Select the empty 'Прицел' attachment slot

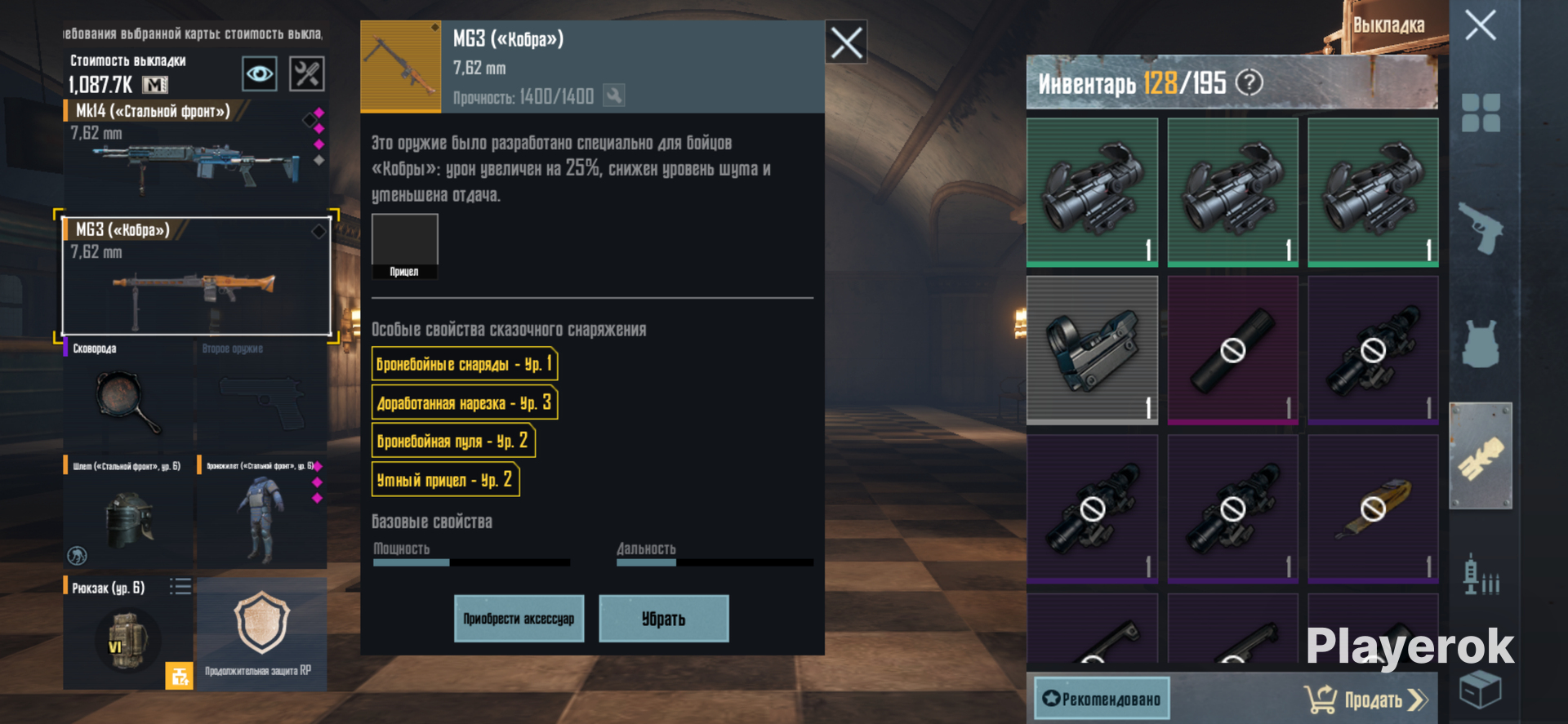point(404,246)
